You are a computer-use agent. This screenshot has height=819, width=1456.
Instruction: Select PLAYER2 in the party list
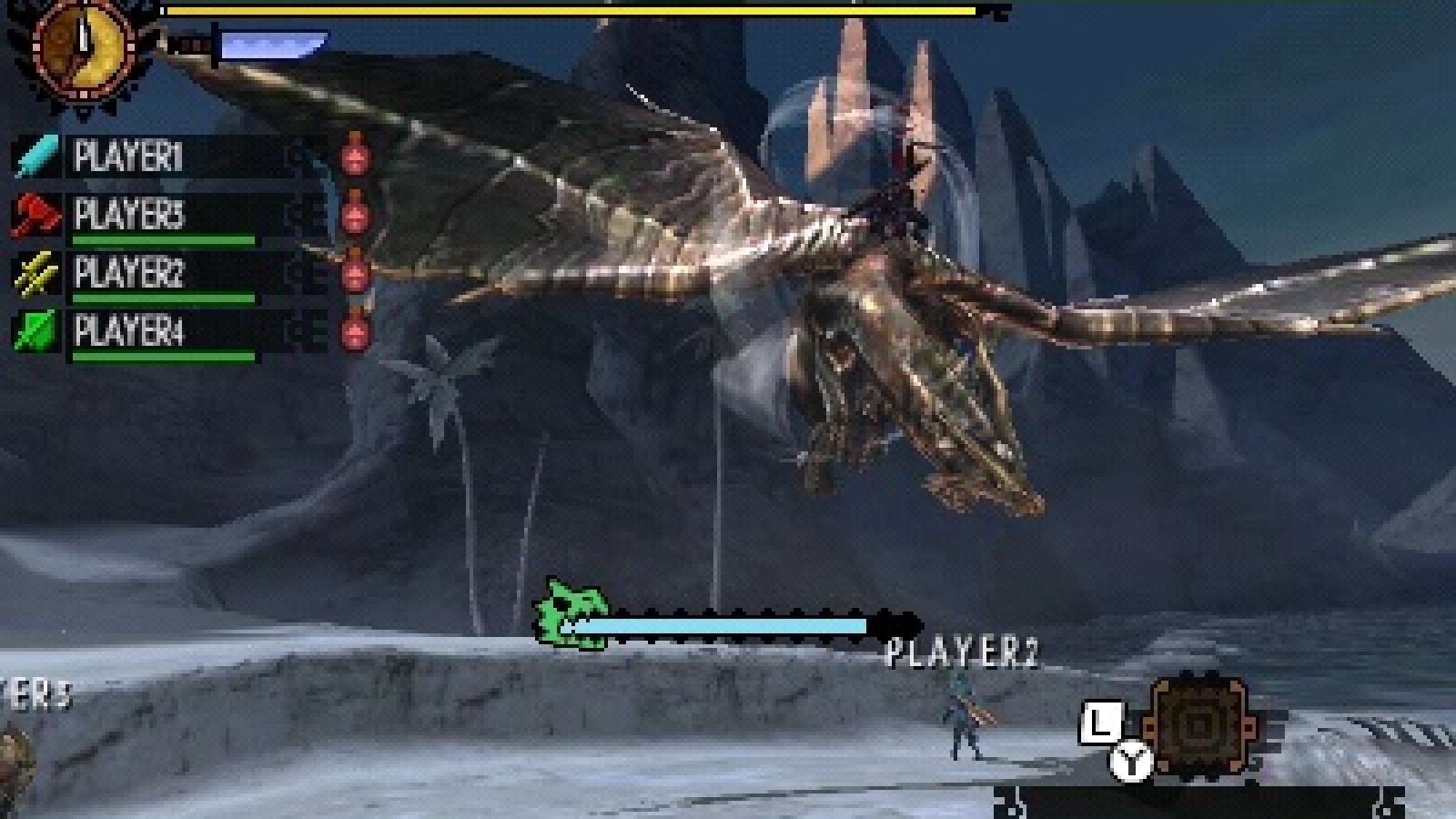(128, 273)
